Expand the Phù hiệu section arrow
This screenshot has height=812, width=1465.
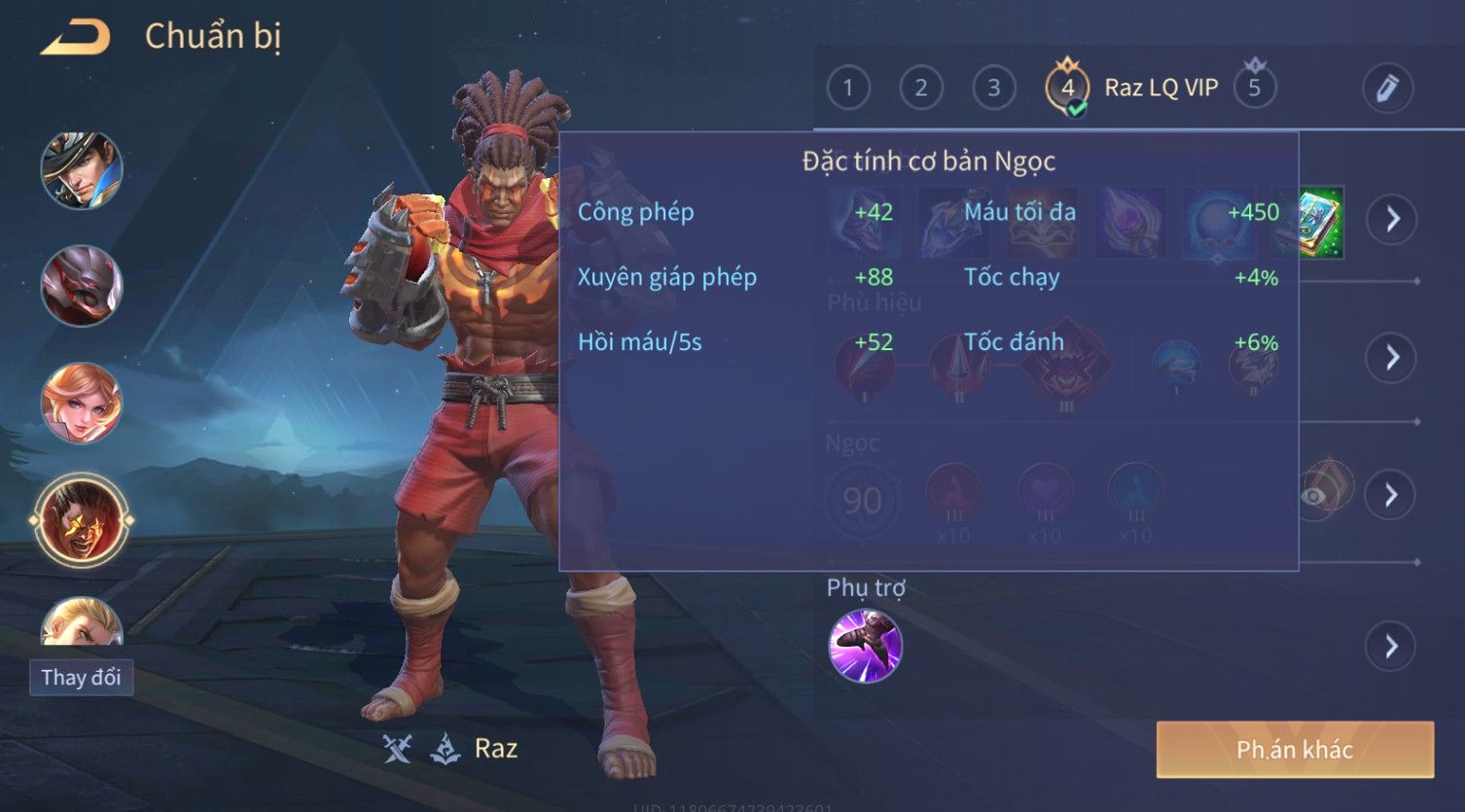[1392, 358]
